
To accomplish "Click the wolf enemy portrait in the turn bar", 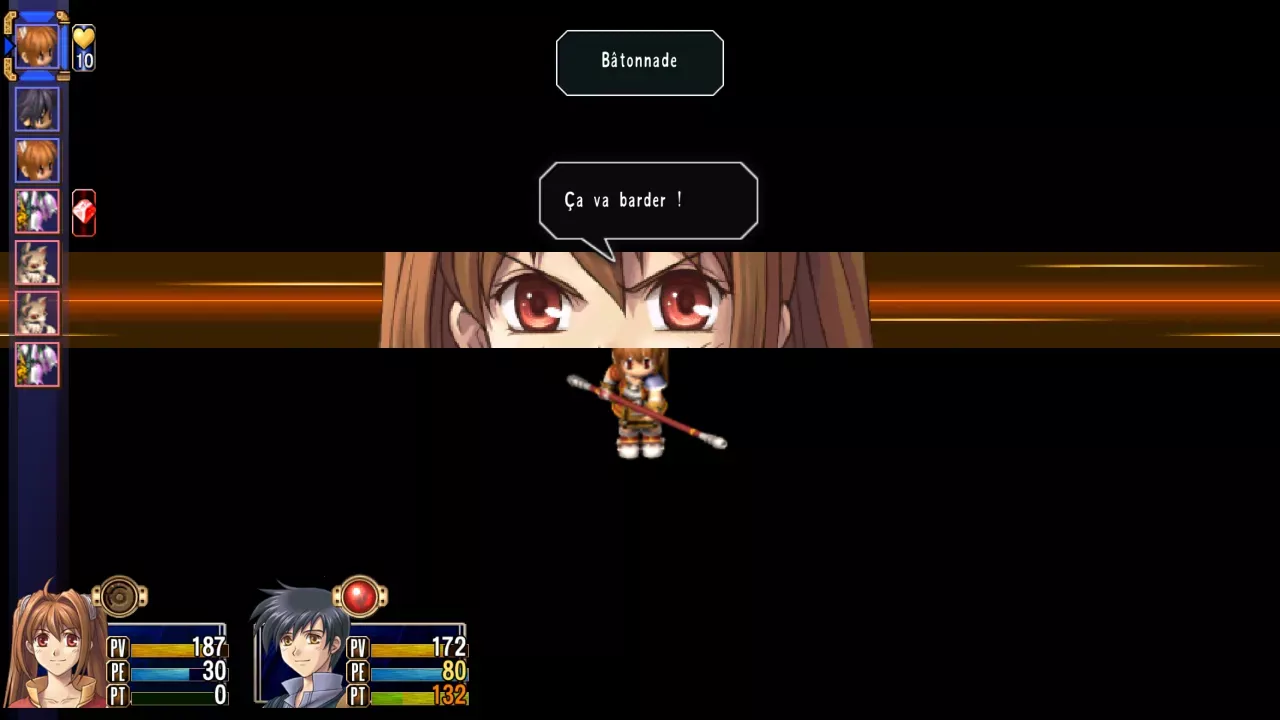I will 37,262.
